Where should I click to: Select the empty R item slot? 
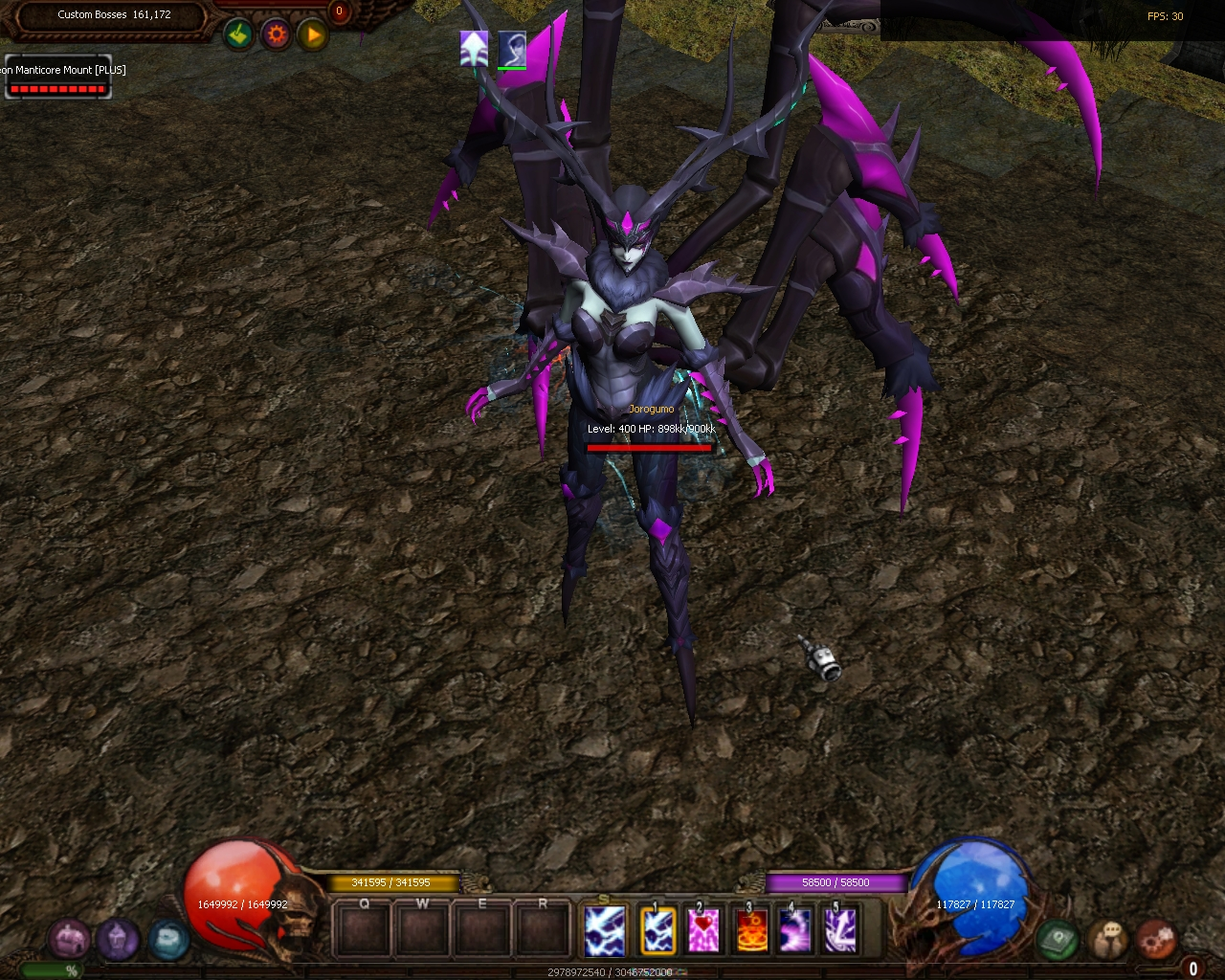pos(543,930)
